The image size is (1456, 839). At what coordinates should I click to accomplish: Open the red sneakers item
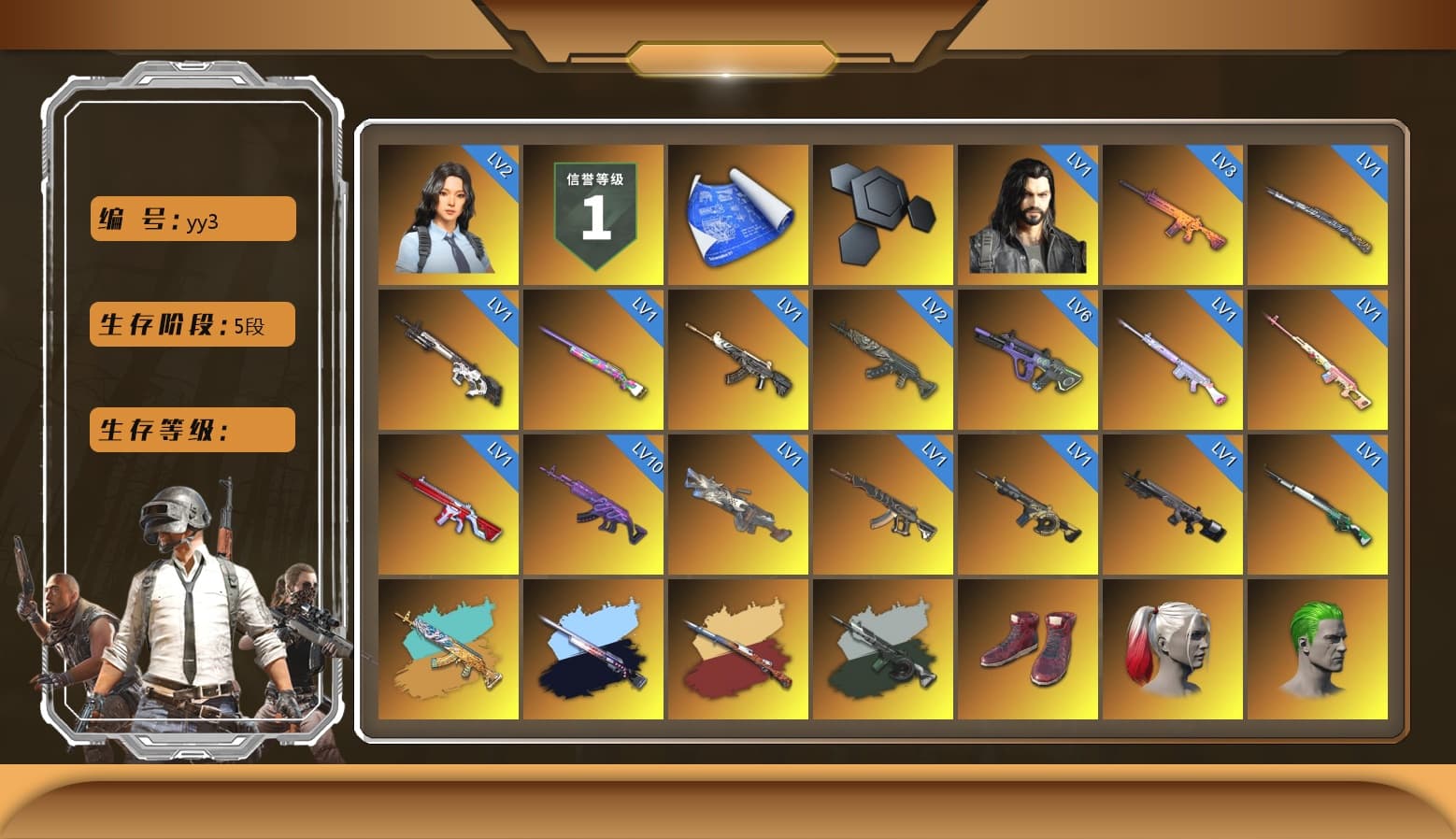(x=1028, y=649)
